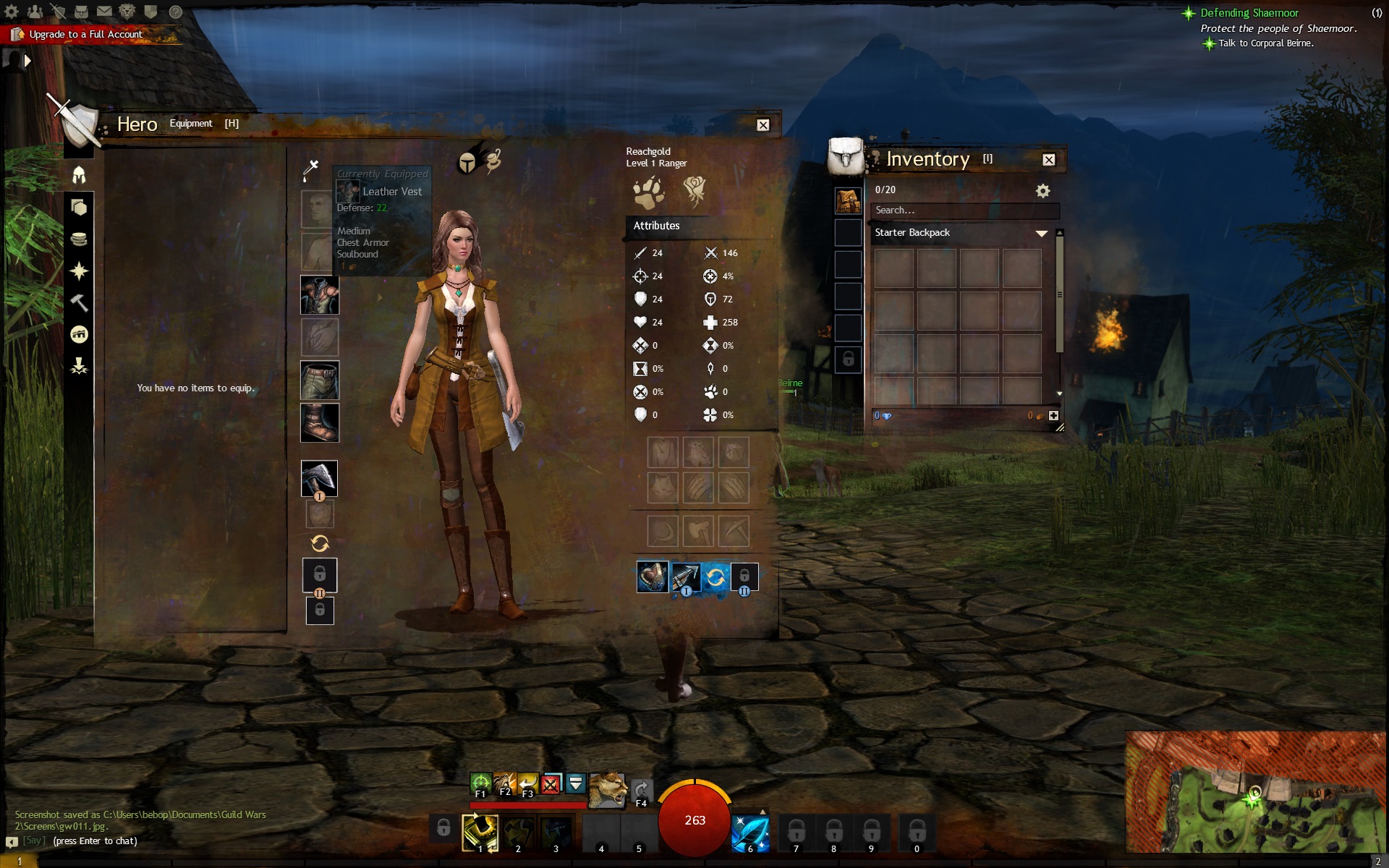
Task: Select the equipped axe weapon slot
Action: [x=319, y=478]
